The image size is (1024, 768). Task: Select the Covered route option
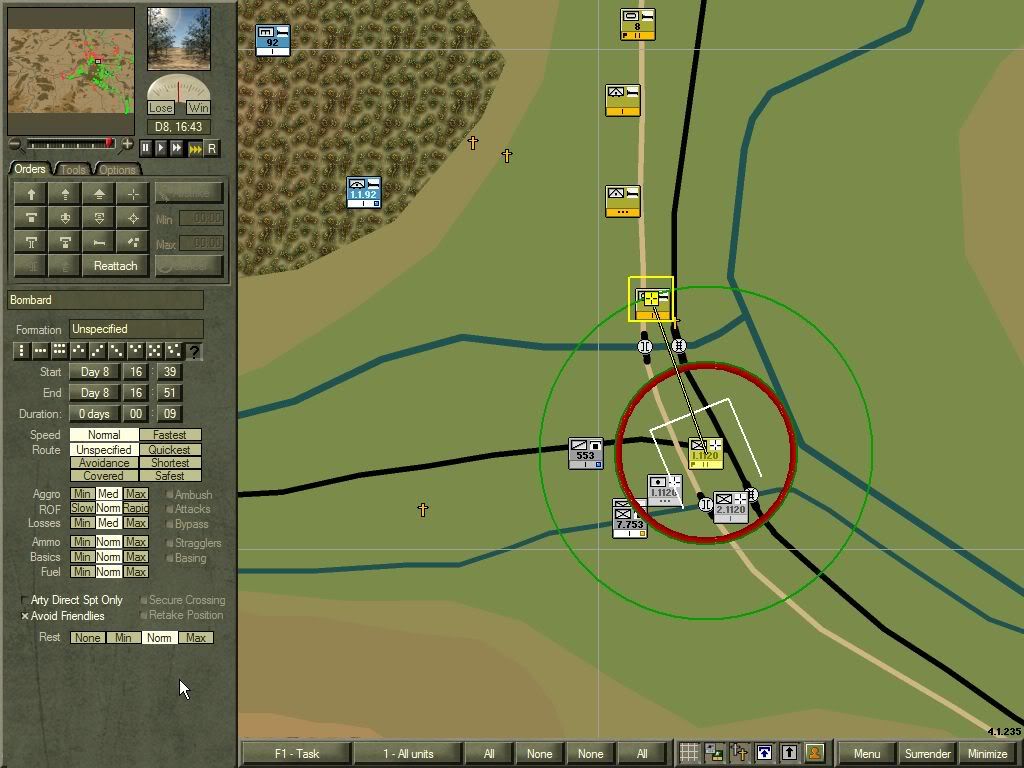tap(104, 476)
